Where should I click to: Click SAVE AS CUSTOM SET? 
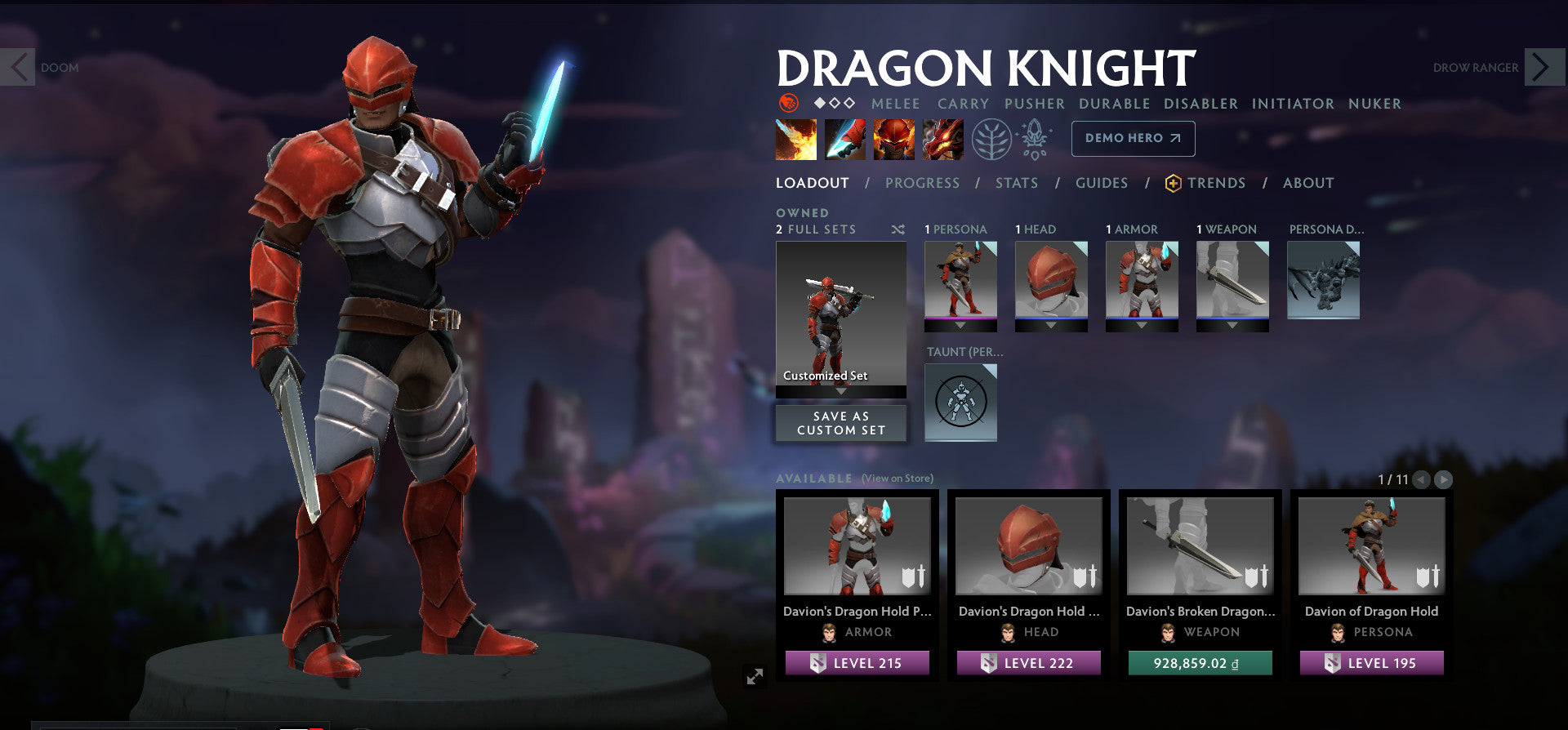coord(840,423)
